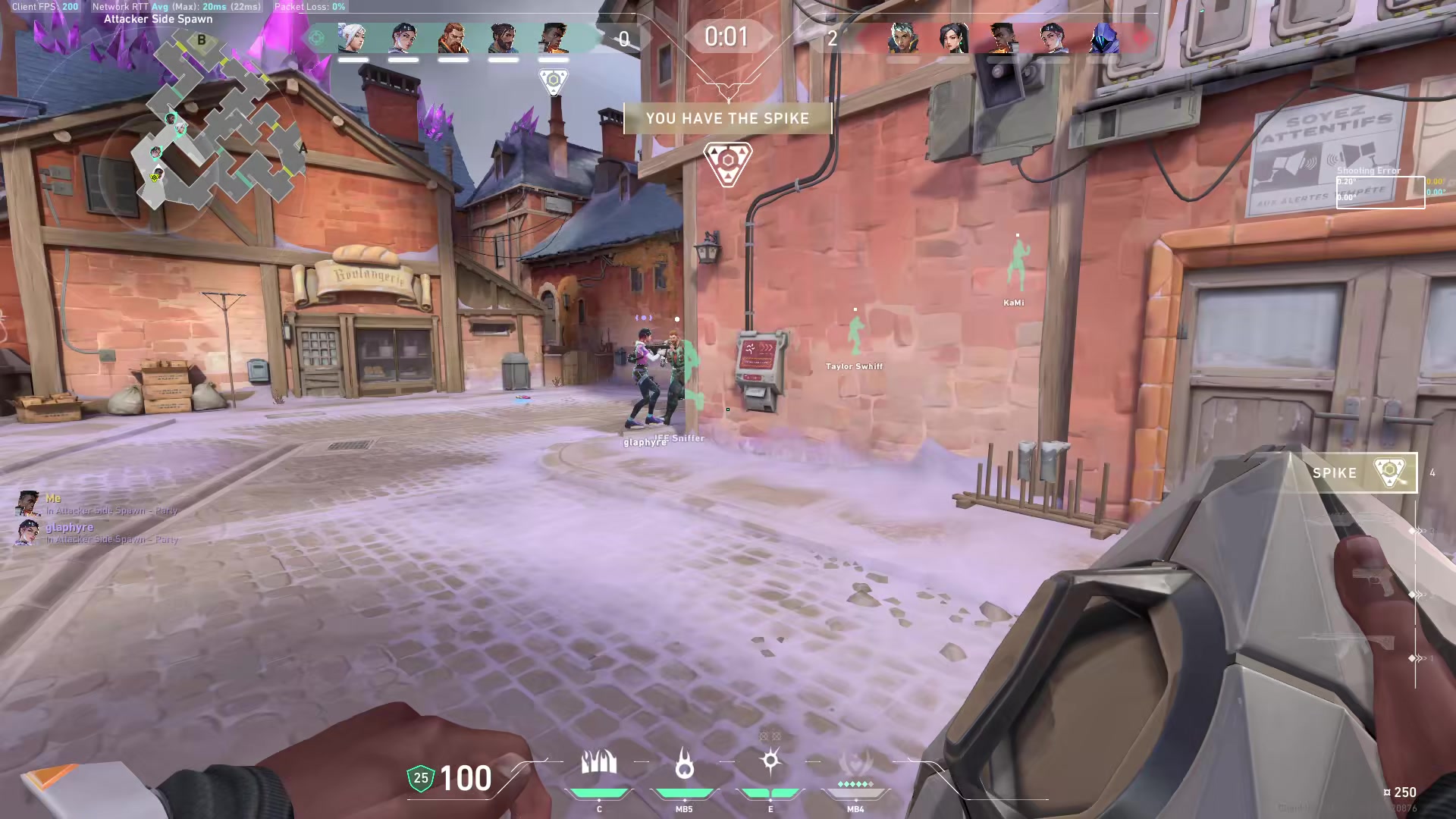
Task: Select the "Me" party member entry
Action: coord(53,504)
